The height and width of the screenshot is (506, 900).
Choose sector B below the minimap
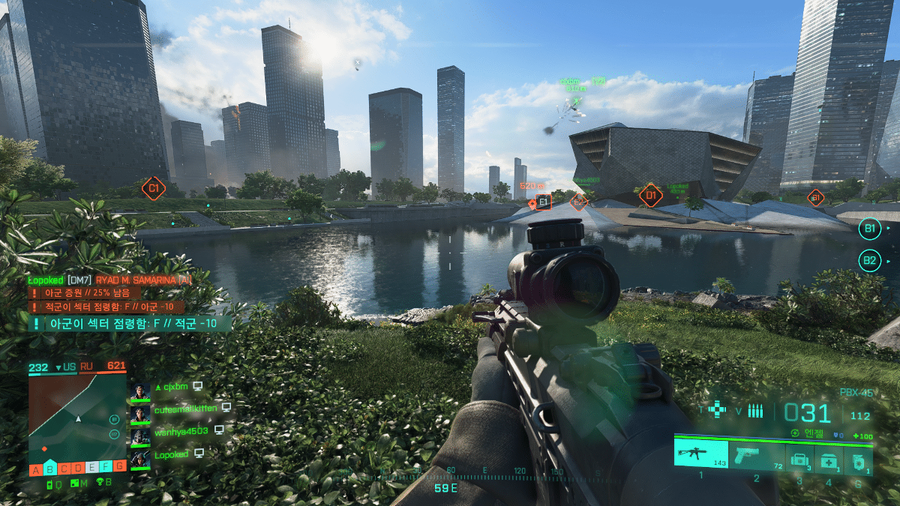click(49, 468)
